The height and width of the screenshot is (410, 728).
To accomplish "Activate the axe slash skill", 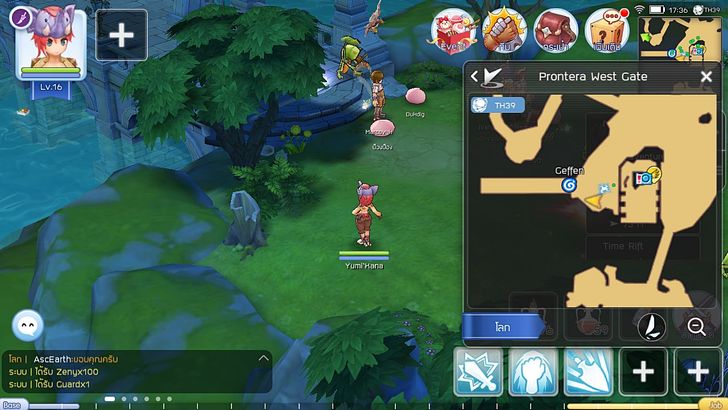I will point(586,373).
